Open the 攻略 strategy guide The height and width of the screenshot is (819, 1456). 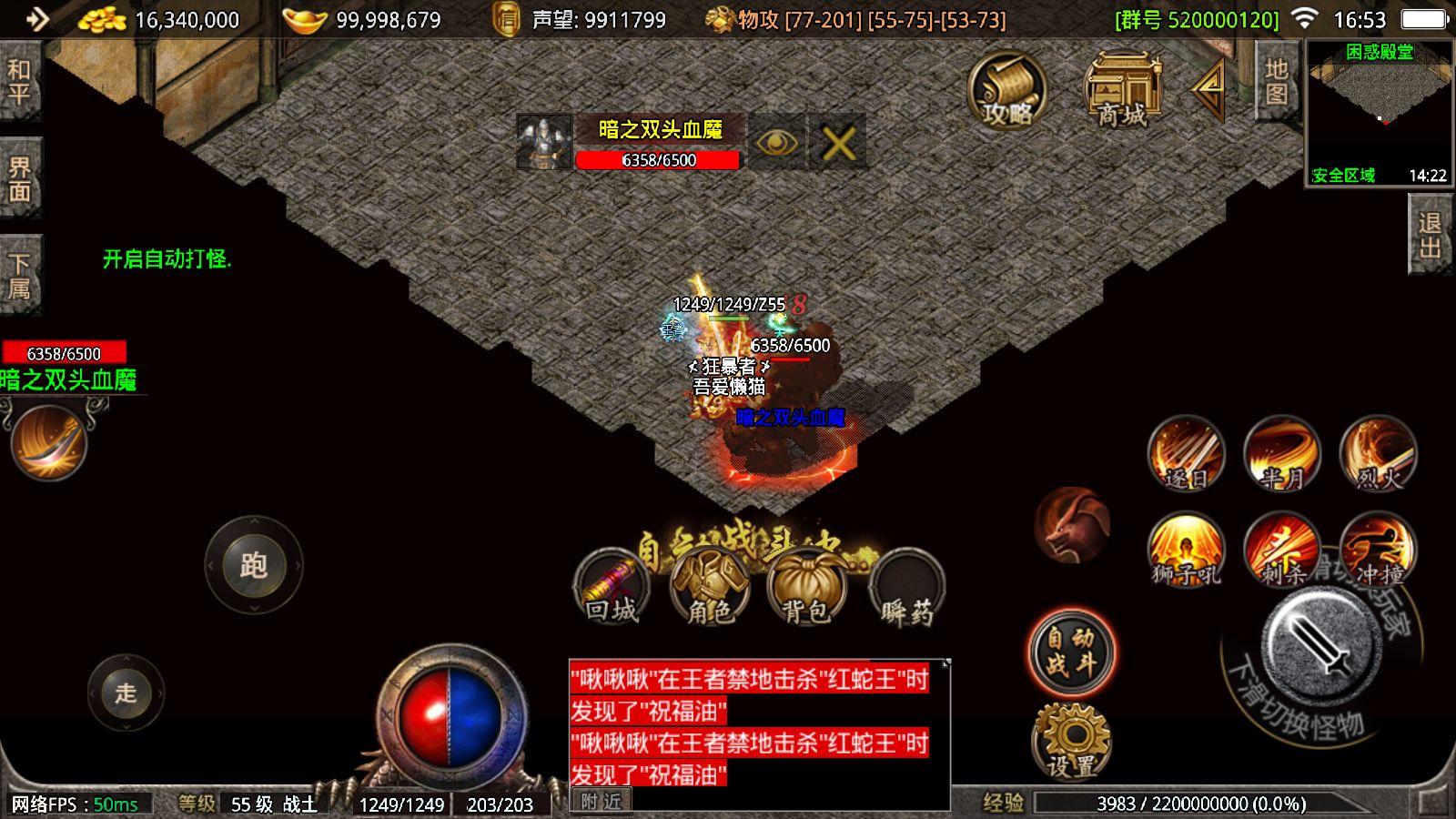pos(1006,91)
